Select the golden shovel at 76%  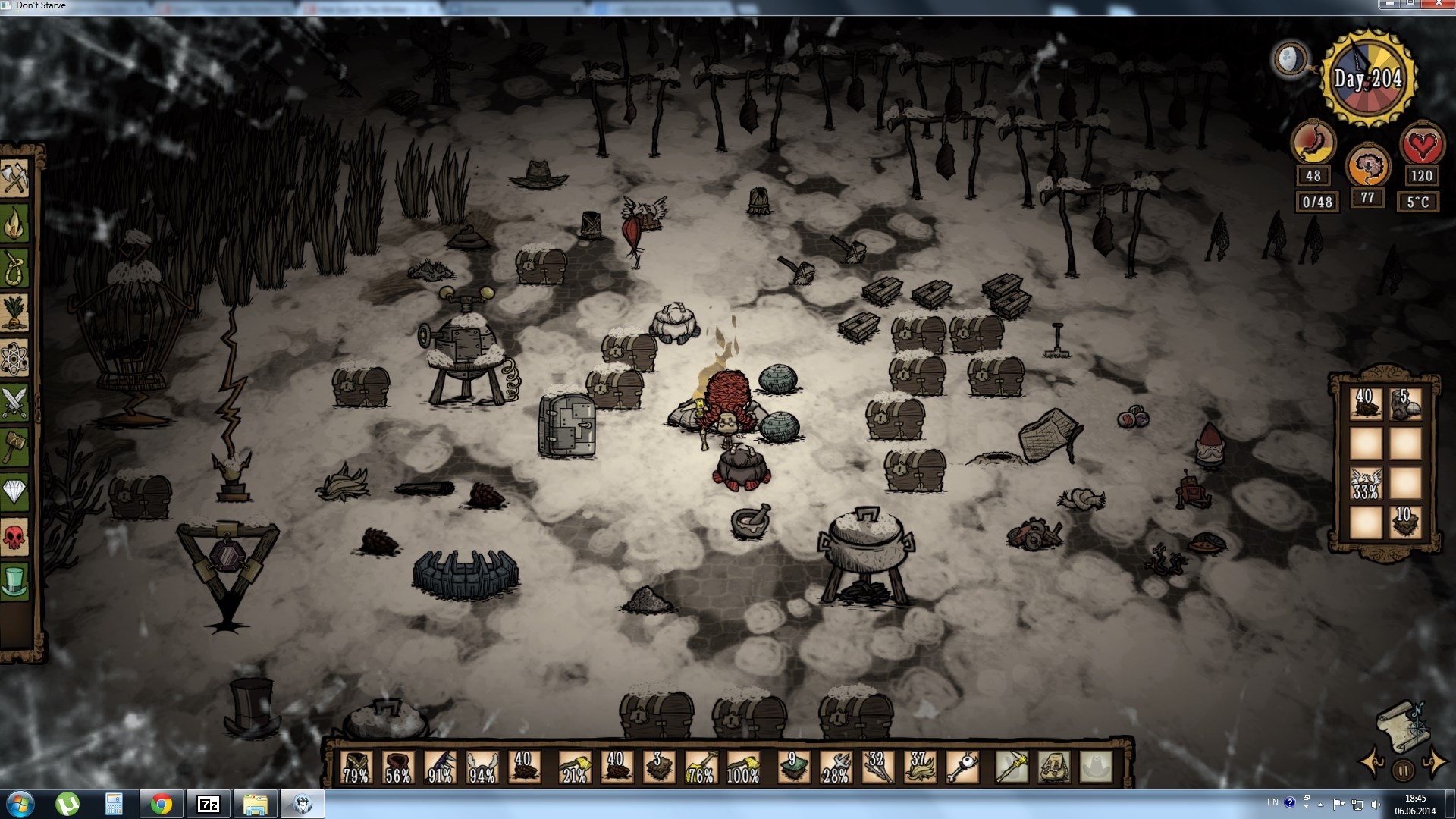pyautogui.click(x=701, y=767)
